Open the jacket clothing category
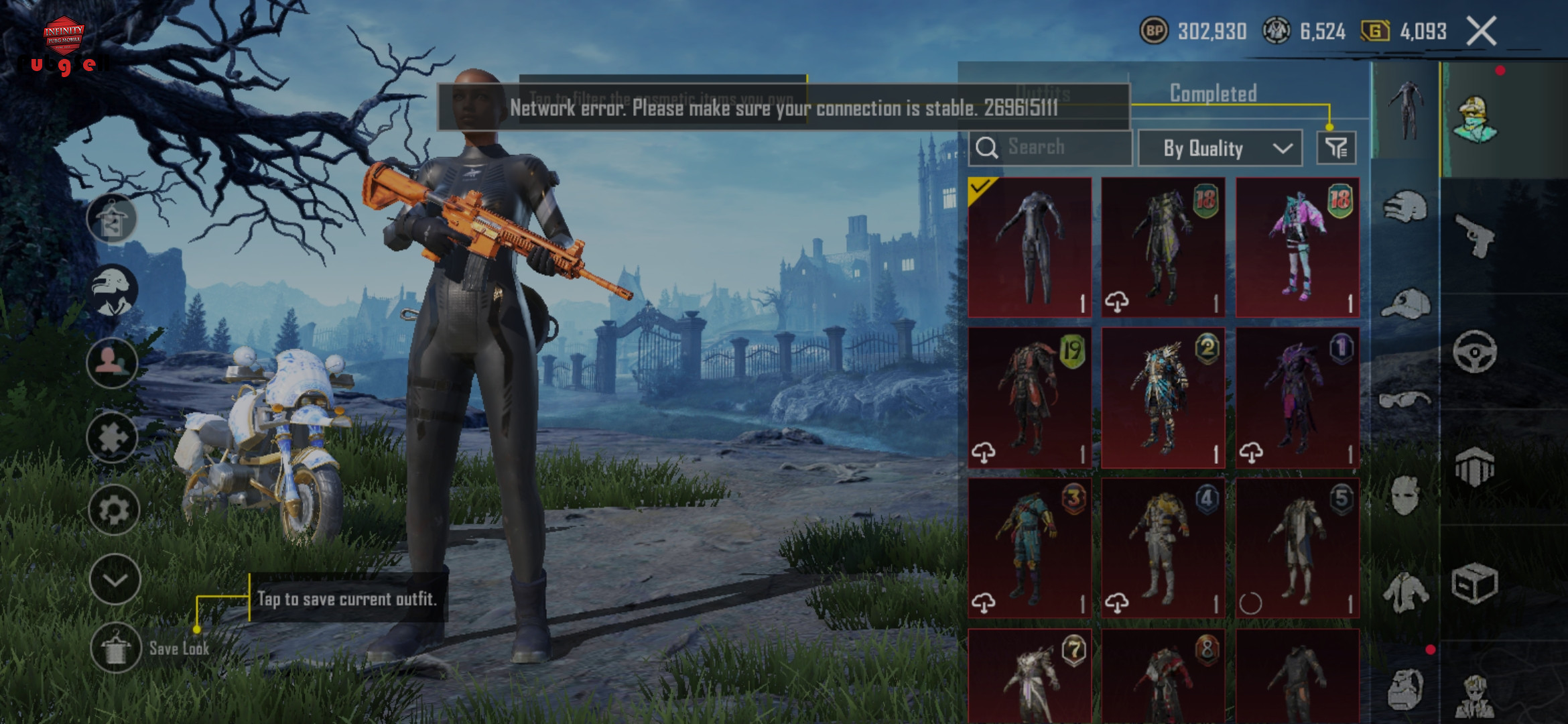Viewport: 1568px width, 724px height. (1405, 592)
